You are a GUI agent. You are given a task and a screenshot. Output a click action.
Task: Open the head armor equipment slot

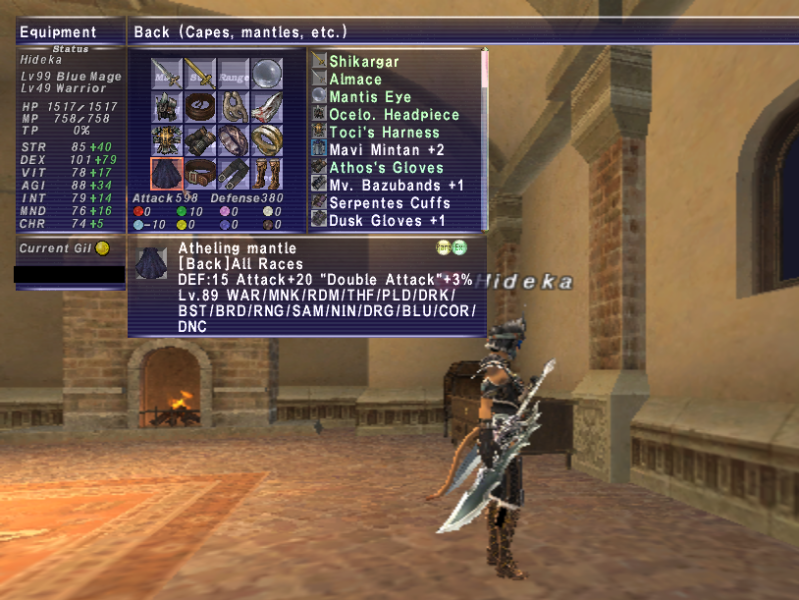[x=167, y=106]
